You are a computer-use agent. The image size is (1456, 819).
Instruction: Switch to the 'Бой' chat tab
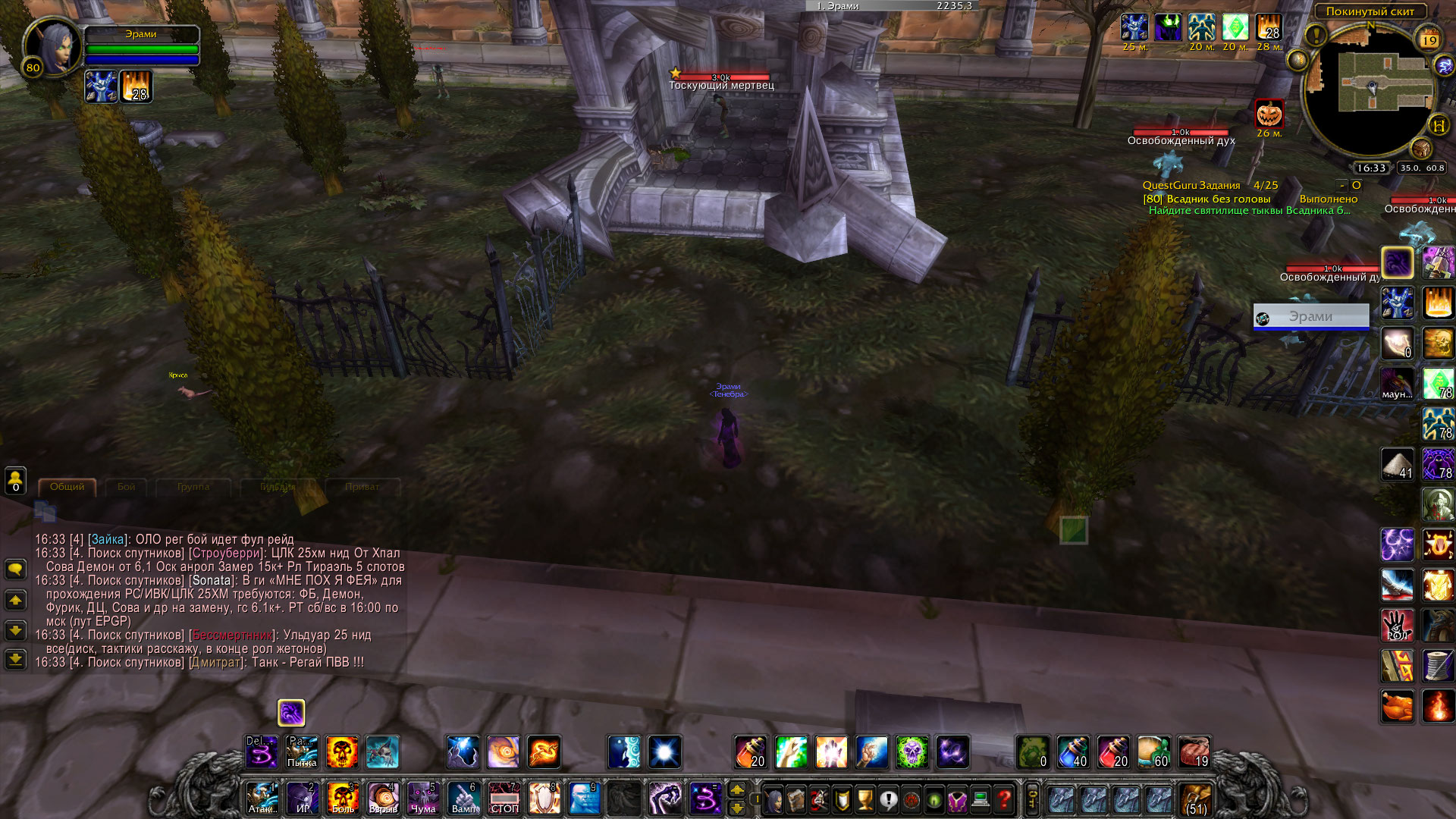(126, 487)
